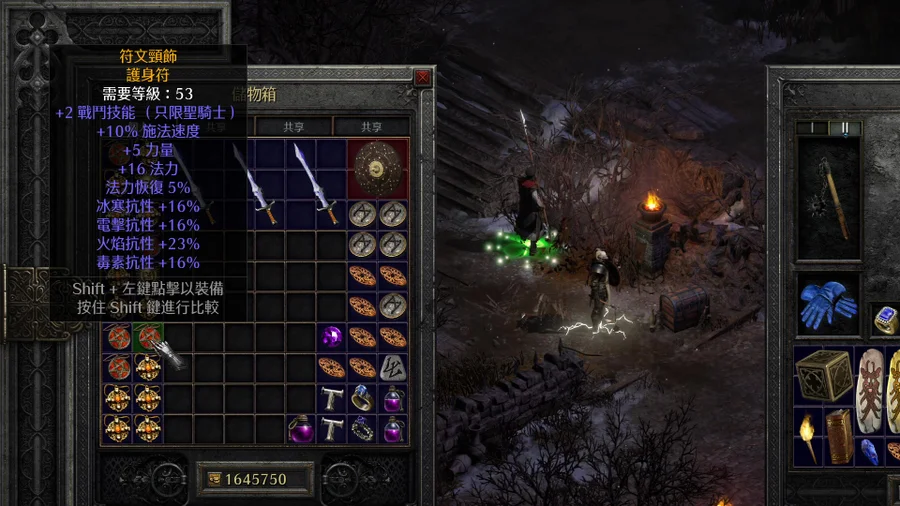Switch to weapon set II tab
The height and width of the screenshot is (506, 900).
click(845, 128)
